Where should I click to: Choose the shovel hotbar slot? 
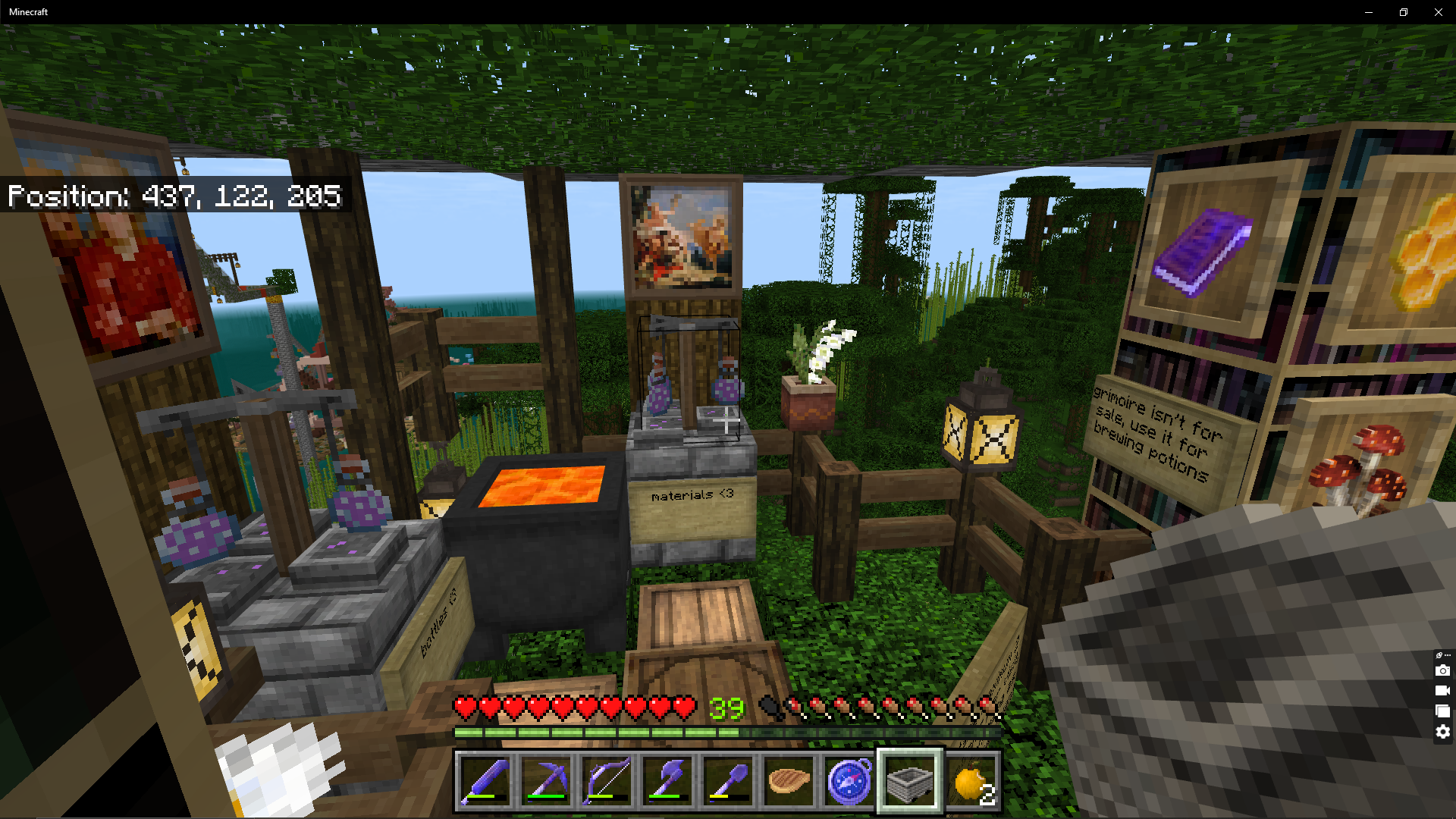click(x=728, y=782)
